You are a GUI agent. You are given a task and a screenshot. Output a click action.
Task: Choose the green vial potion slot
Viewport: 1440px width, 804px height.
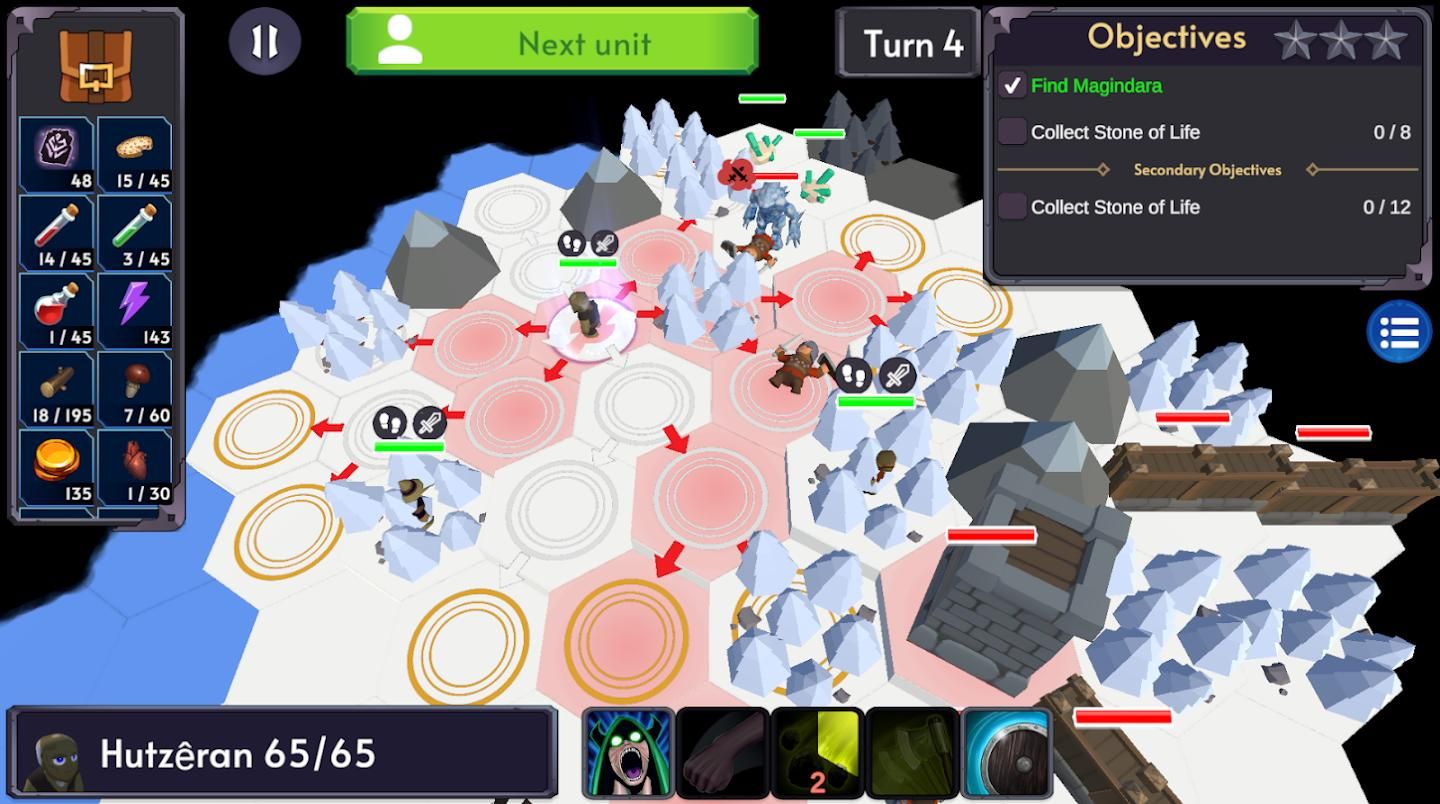[135, 232]
